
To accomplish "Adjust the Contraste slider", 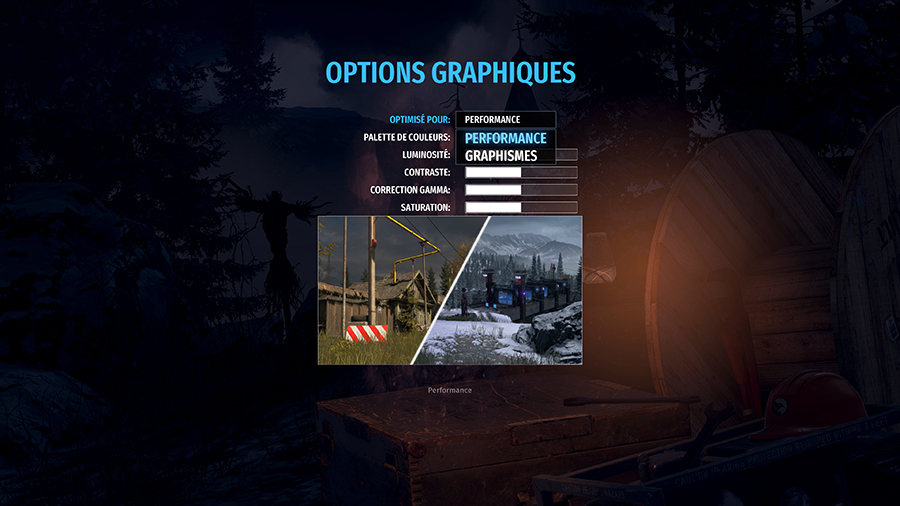I will tap(521, 172).
